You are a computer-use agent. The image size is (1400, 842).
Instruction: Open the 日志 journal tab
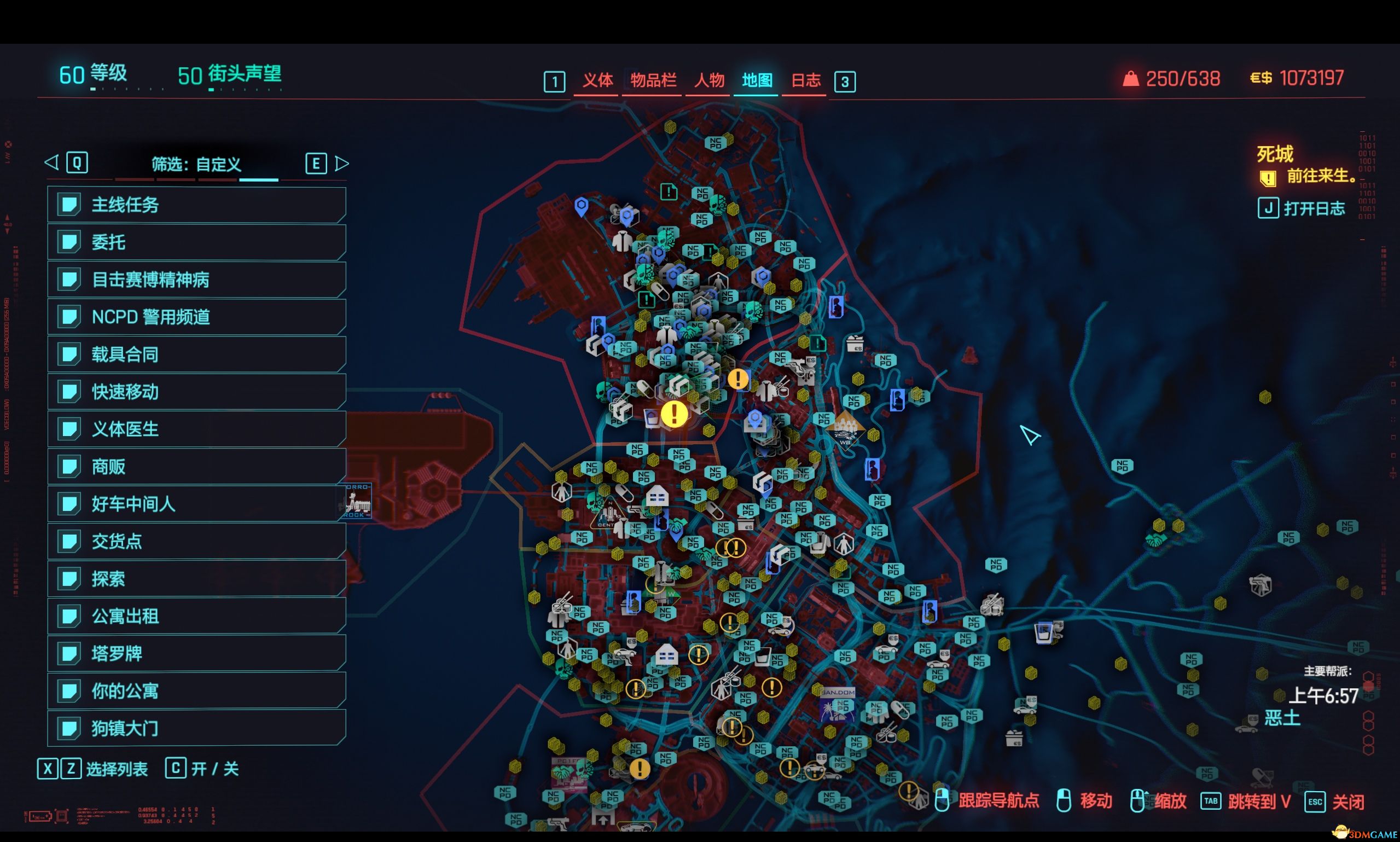click(x=805, y=80)
